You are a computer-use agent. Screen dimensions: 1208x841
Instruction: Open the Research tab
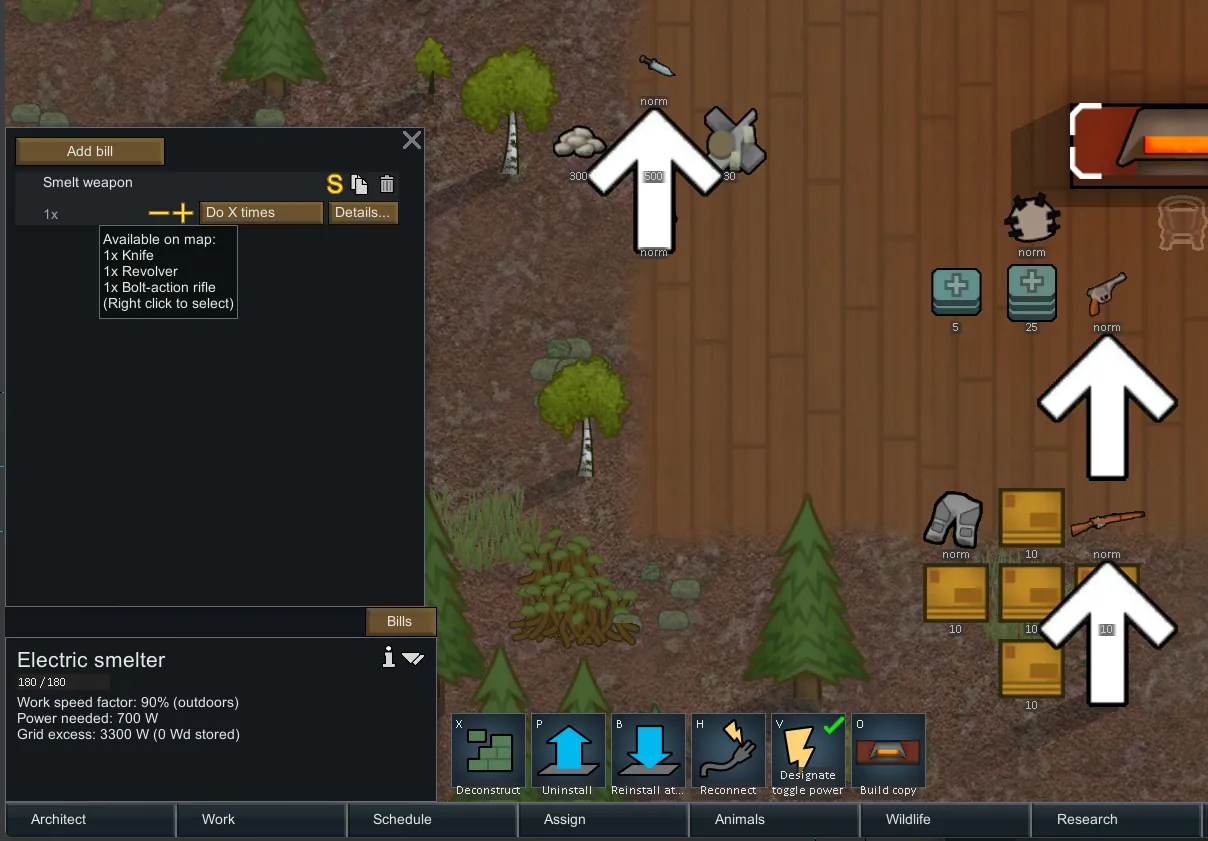1087,819
